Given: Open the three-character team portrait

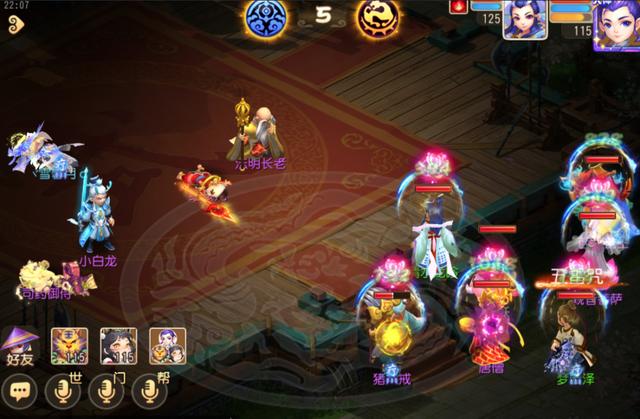Looking at the screenshot, I should 164,345.
